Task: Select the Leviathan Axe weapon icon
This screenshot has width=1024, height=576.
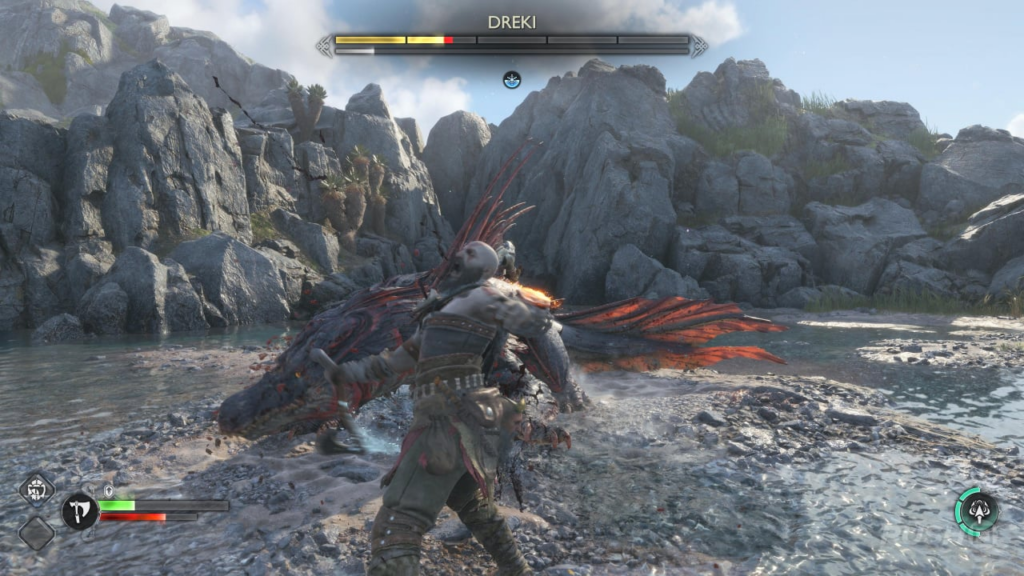Action: coord(80,511)
